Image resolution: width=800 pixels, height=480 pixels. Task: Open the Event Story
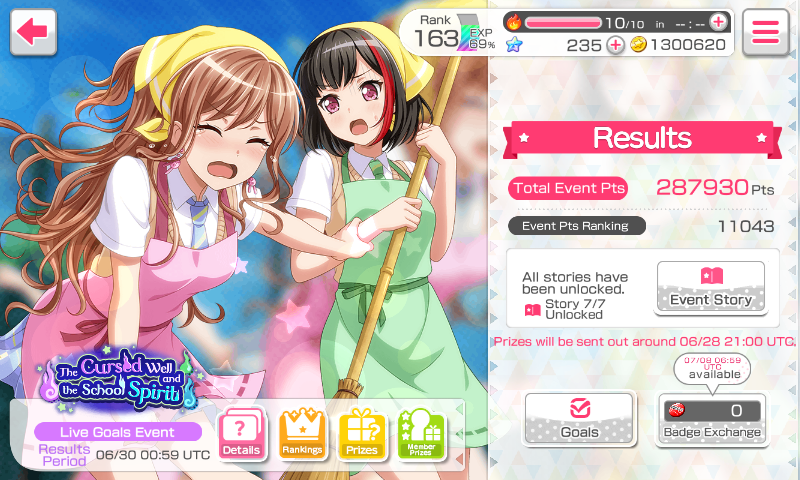click(710, 287)
